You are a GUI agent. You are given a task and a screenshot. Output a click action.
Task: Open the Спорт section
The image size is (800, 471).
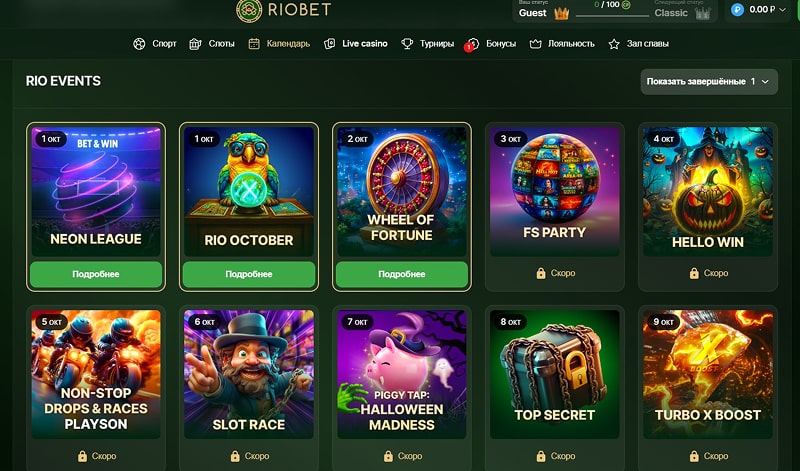tap(155, 44)
